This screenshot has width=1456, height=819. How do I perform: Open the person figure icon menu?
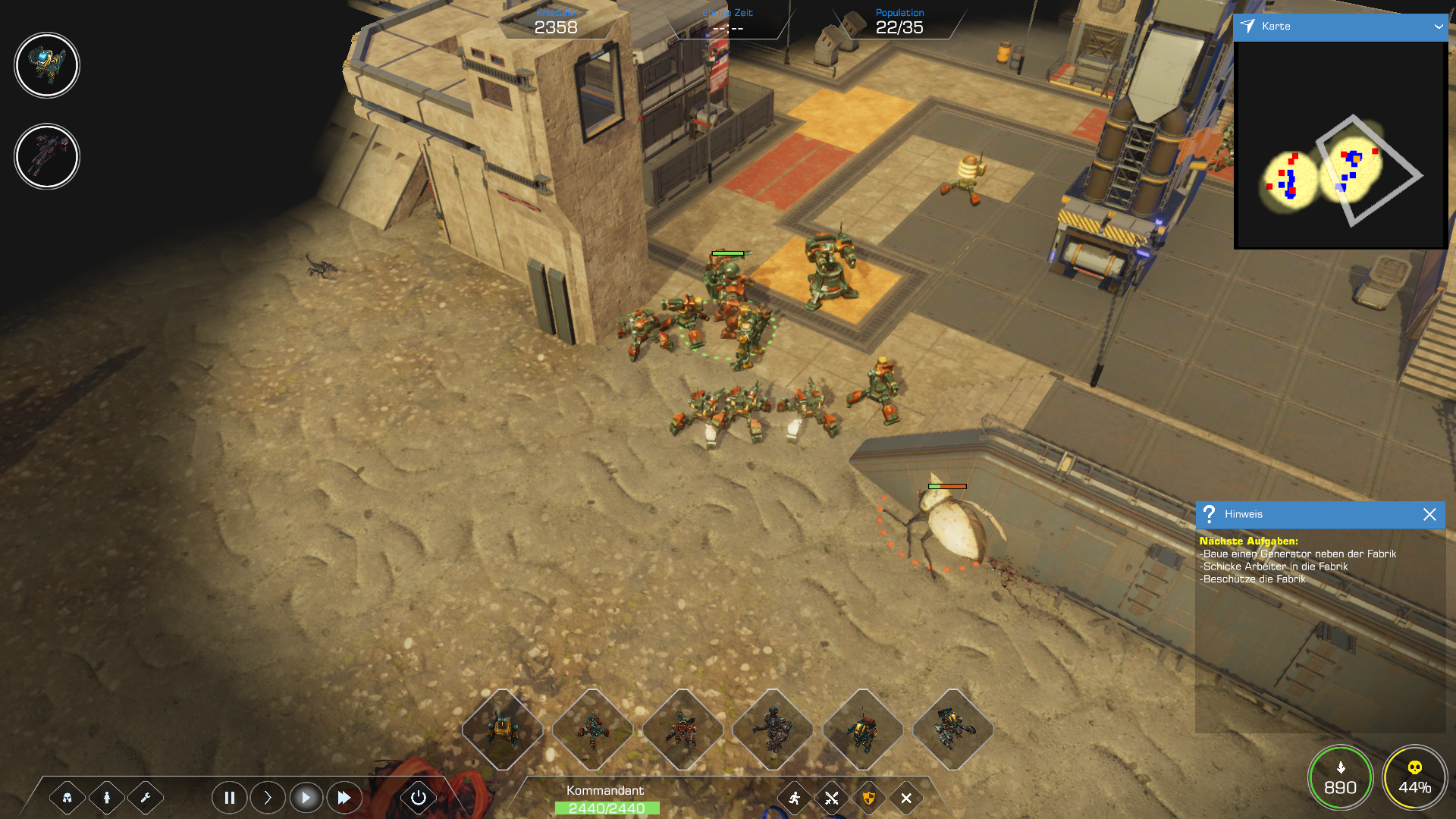click(107, 798)
